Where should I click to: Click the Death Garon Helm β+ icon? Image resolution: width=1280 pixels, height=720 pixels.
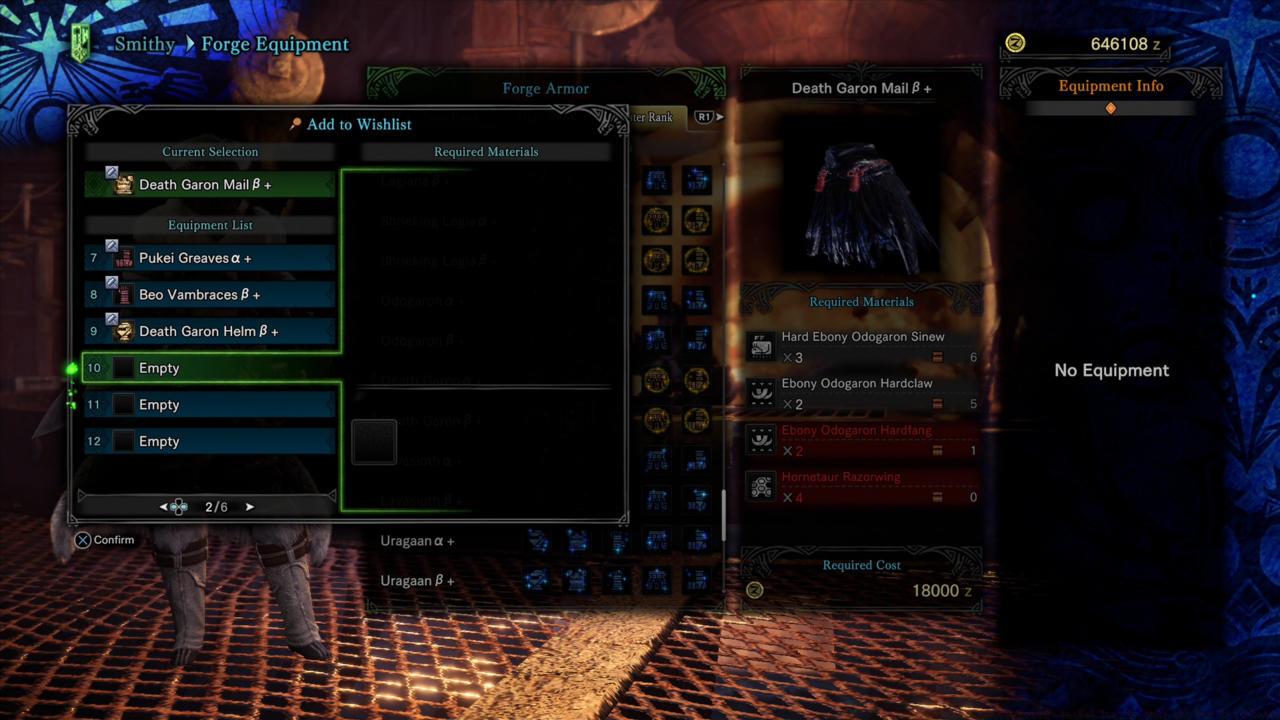pyautogui.click(x=124, y=331)
